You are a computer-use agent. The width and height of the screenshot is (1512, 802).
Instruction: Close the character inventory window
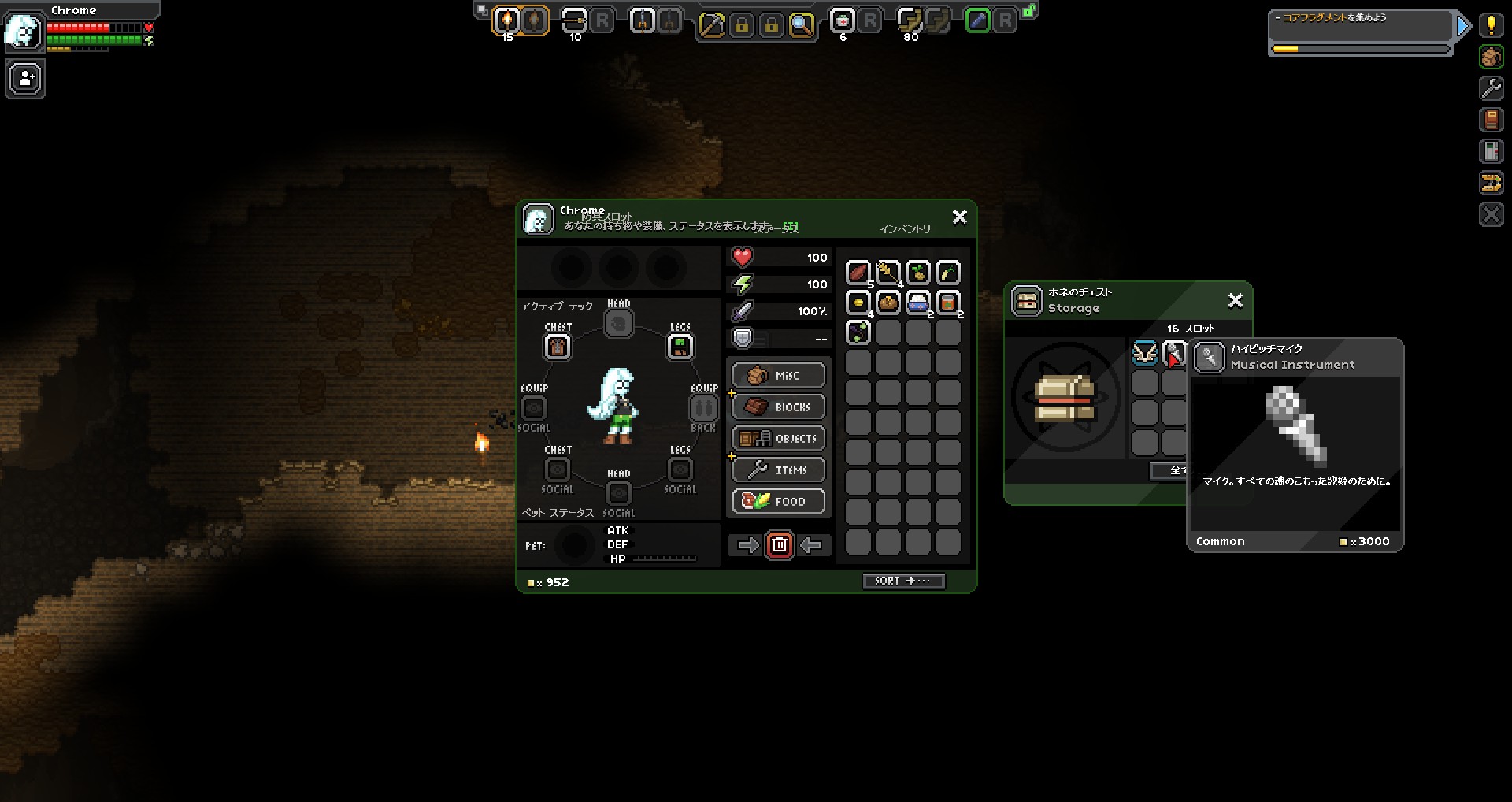coord(959,217)
